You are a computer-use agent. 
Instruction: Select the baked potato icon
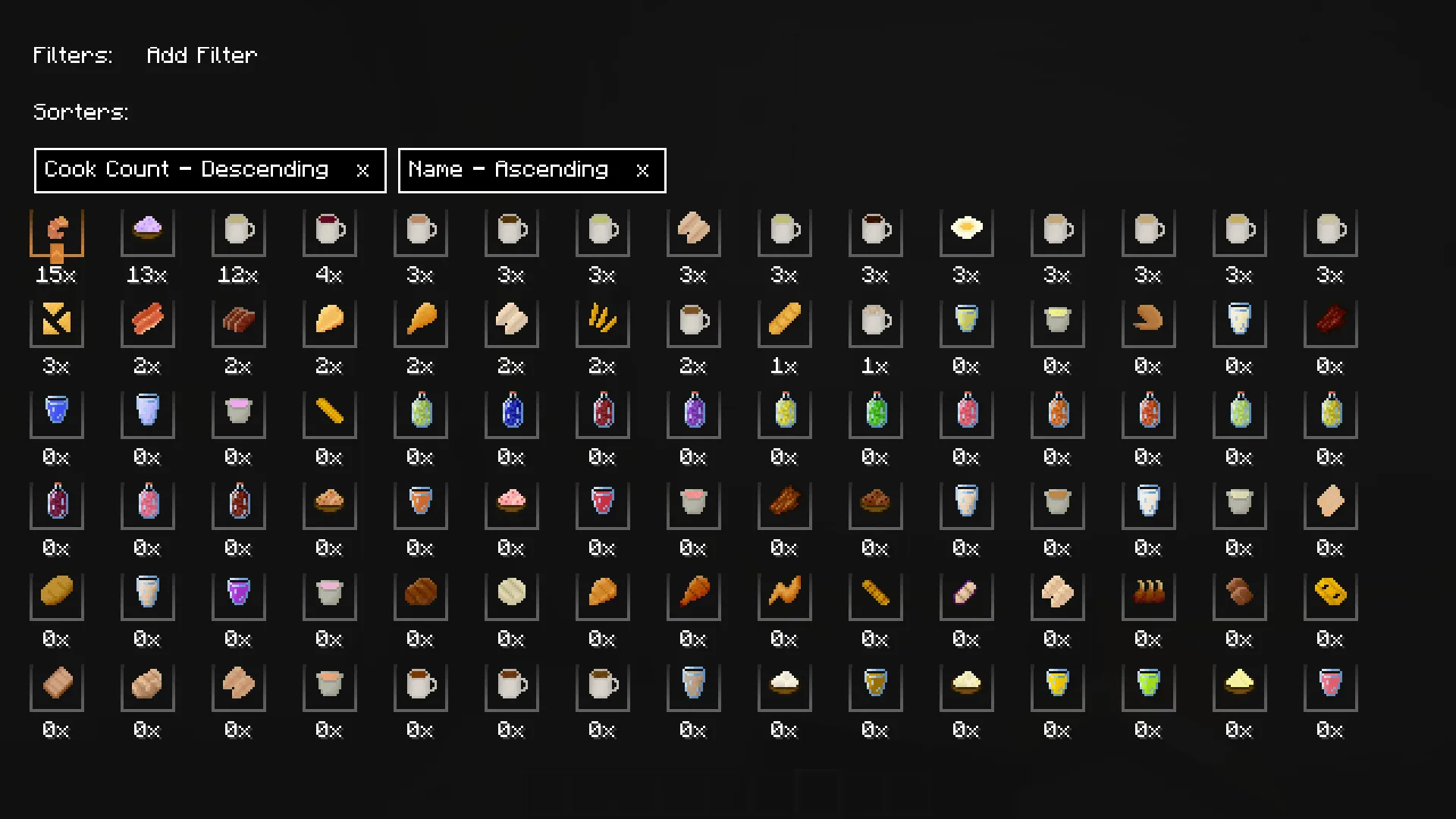point(56,595)
